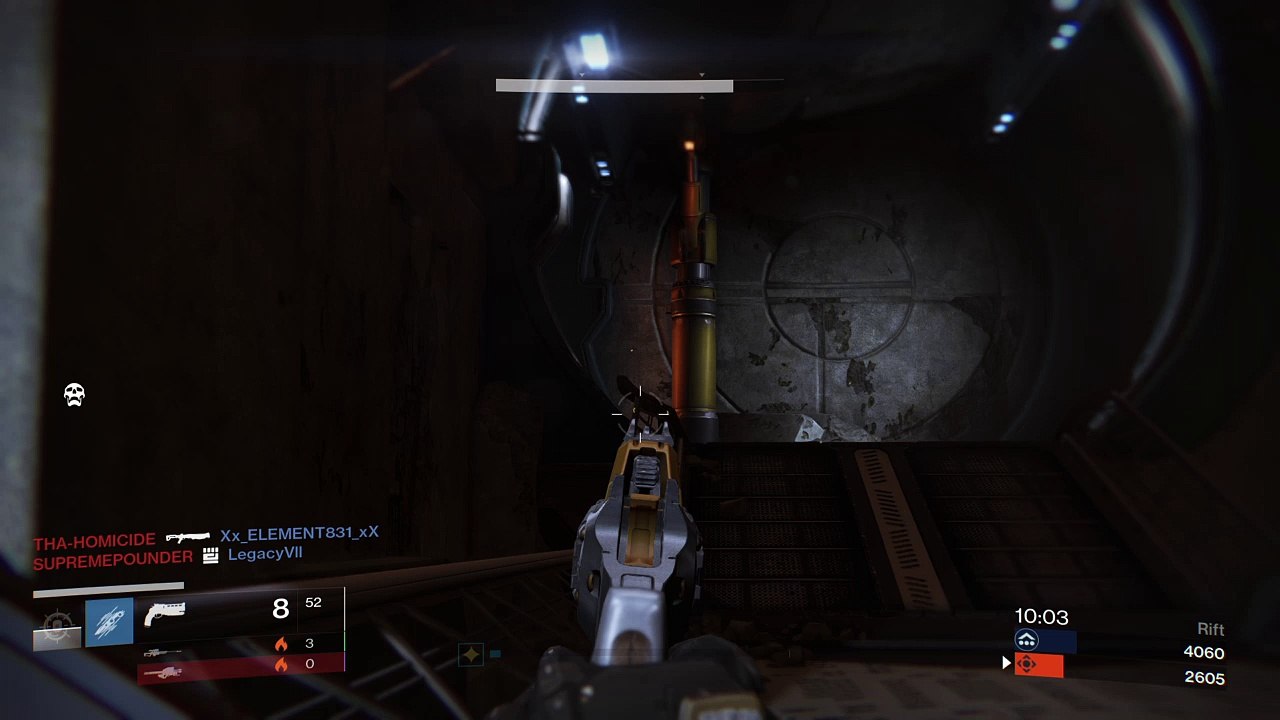
Task: Select the hand cannon primary weapon icon
Action: [164, 613]
